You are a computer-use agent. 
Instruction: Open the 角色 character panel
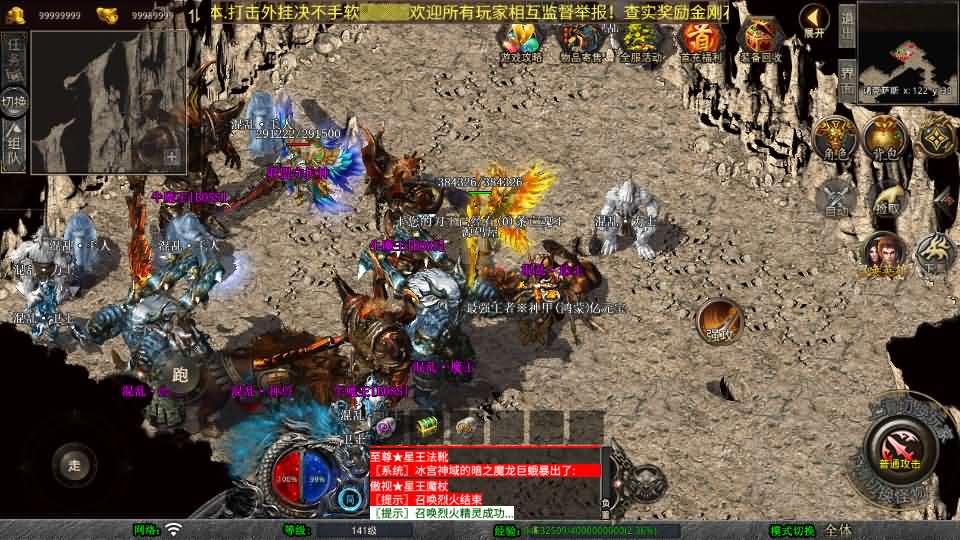coord(835,137)
